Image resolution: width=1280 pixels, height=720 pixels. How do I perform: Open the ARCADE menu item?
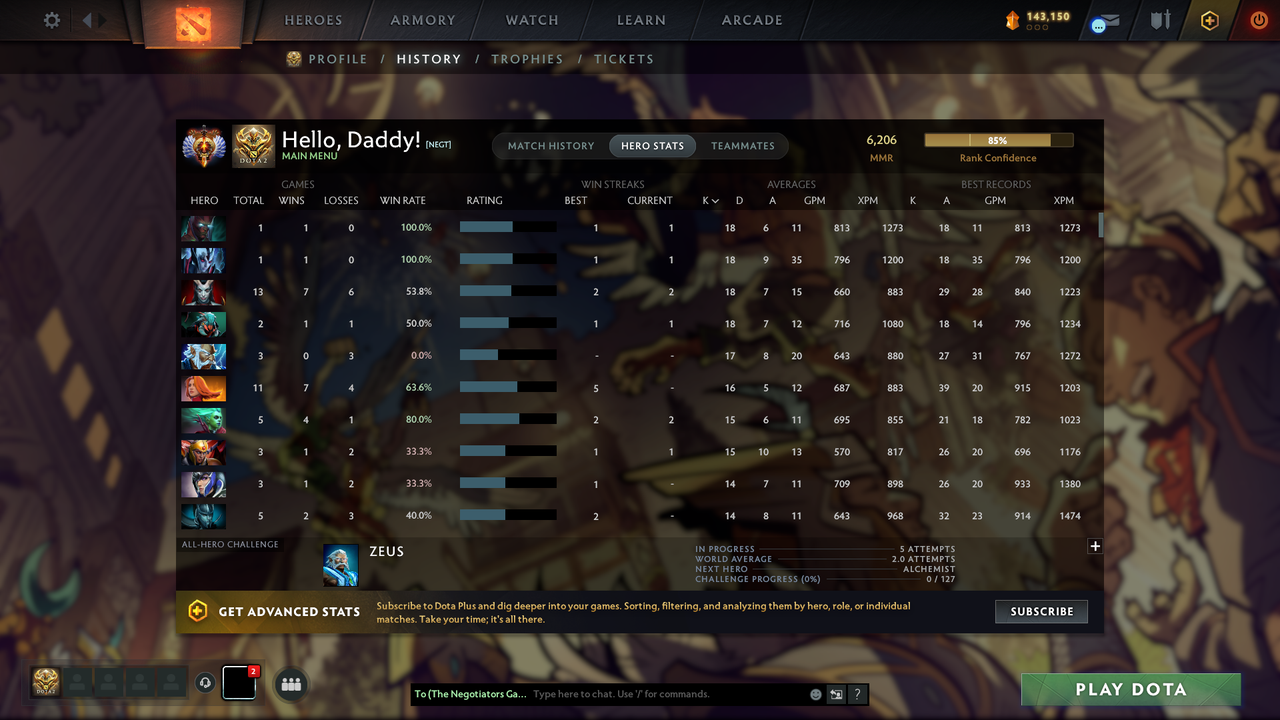pyautogui.click(x=751, y=19)
